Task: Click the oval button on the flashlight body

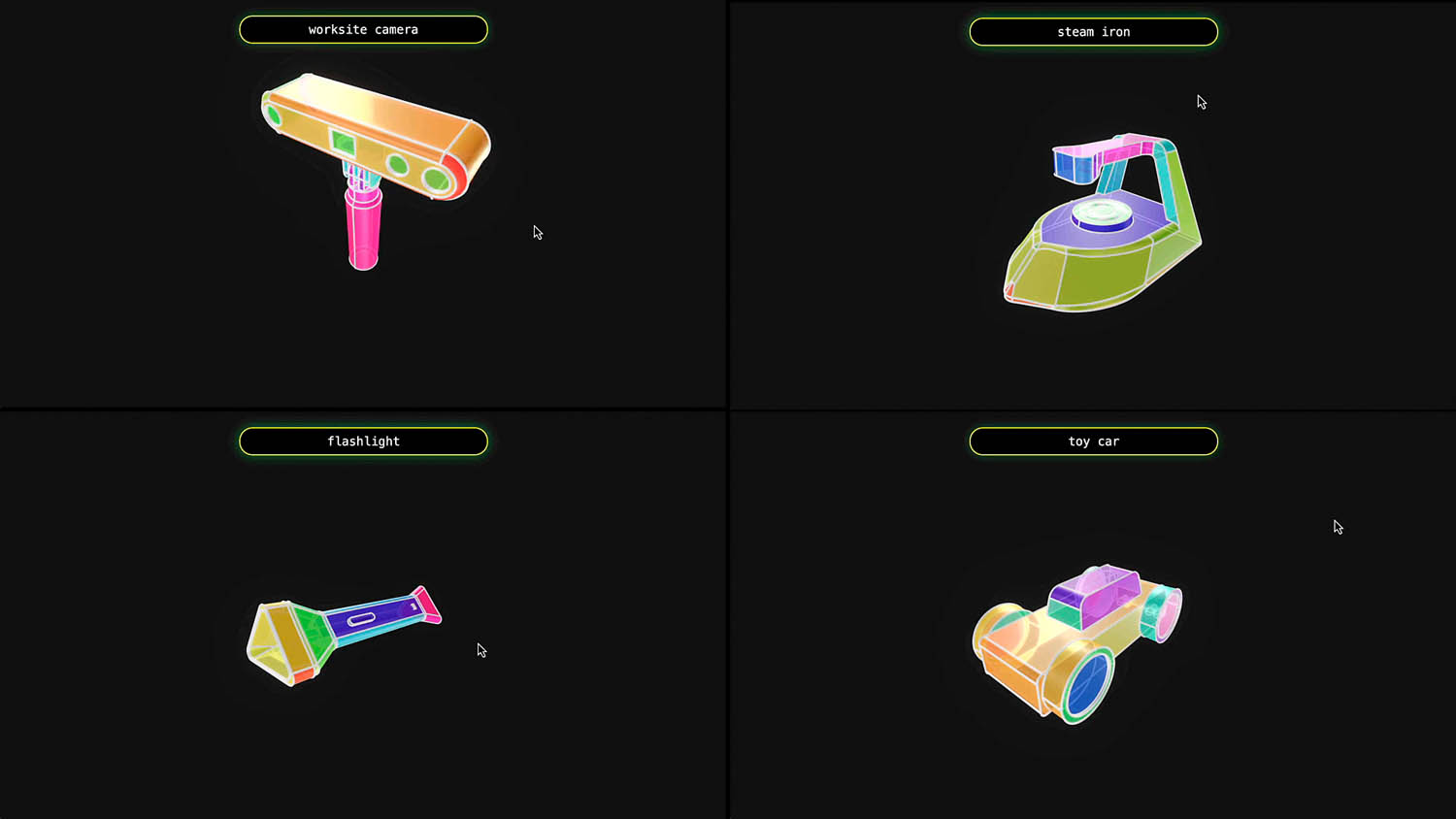Action: [x=362, y=619]
